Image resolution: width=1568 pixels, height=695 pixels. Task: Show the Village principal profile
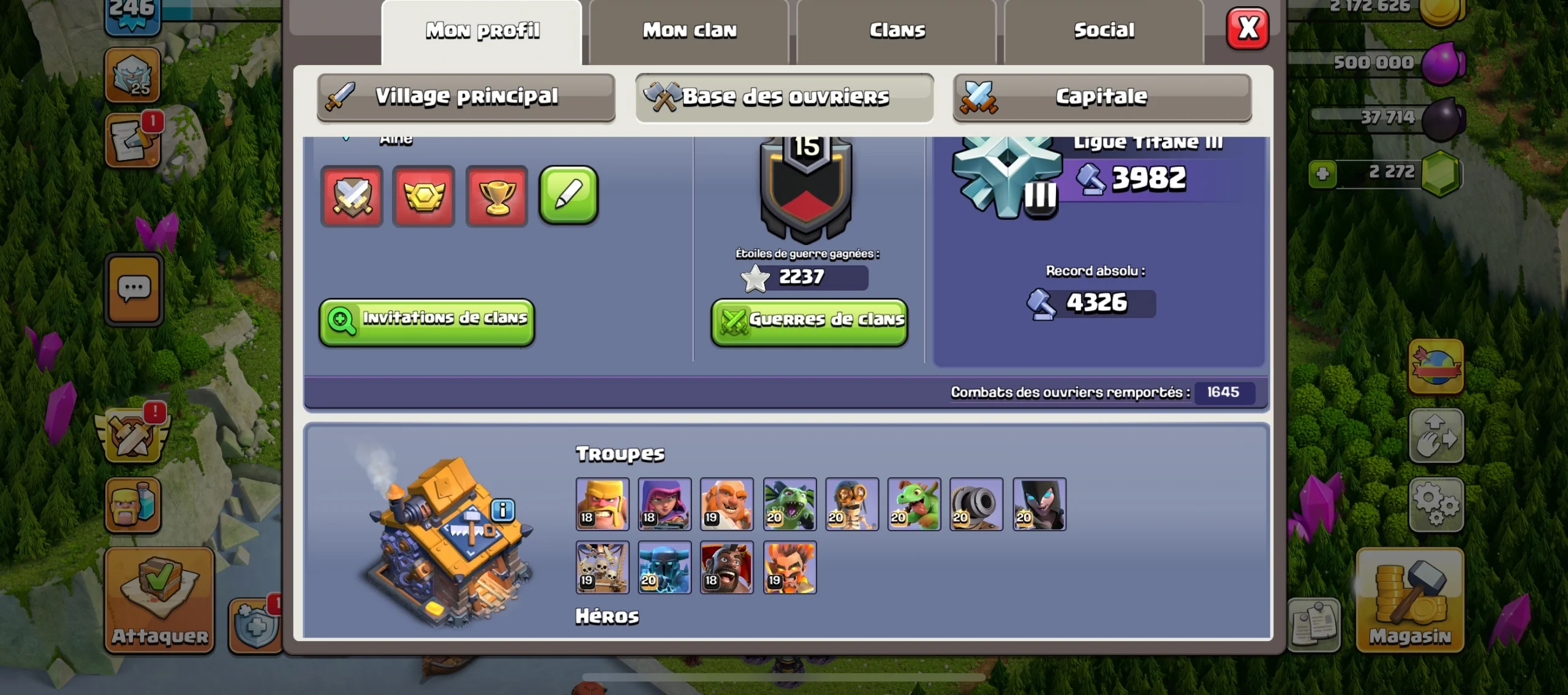(x=466, y=97)
